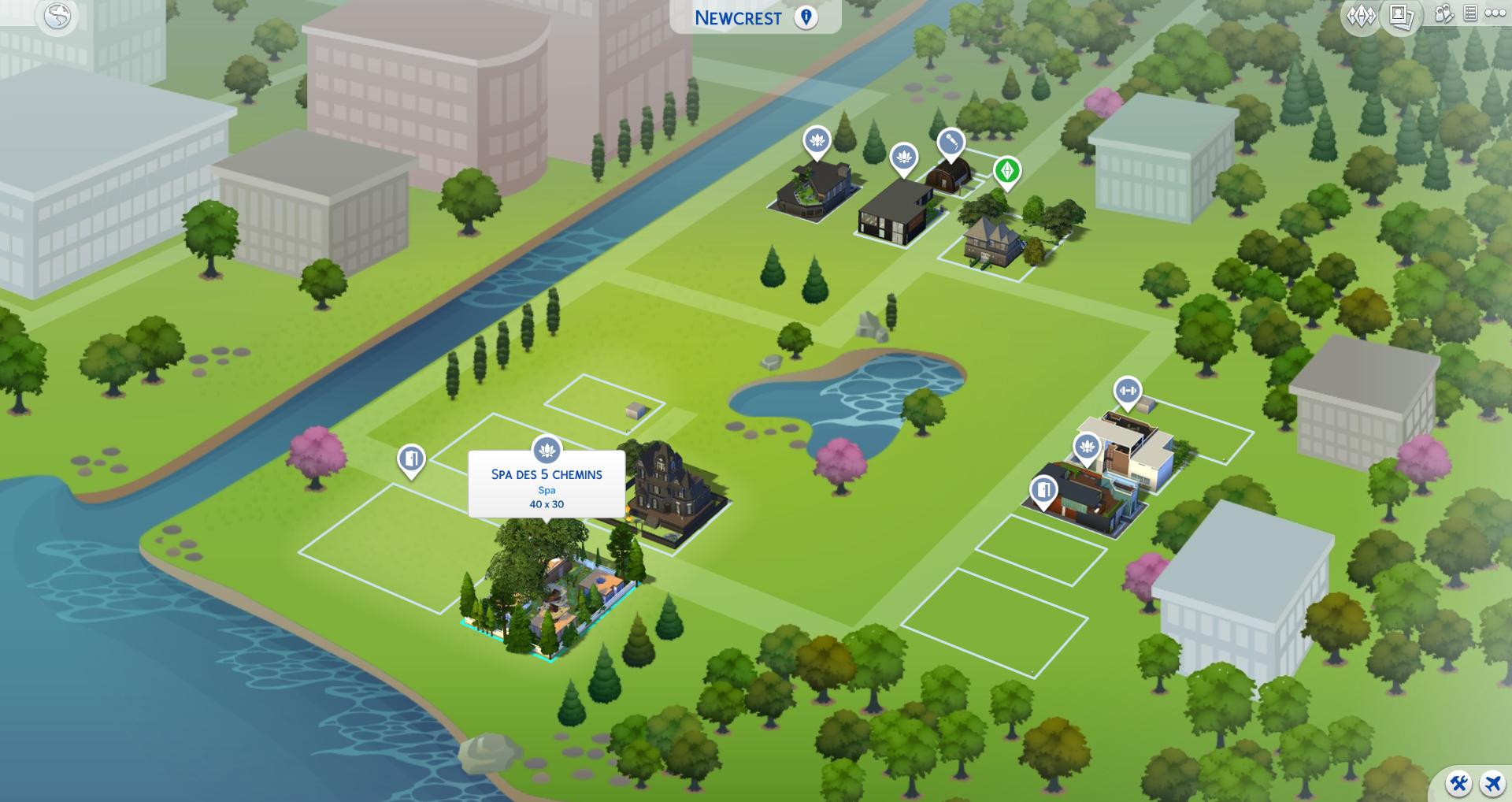
Task: Open the three-dots options menu
Action: click(1495, 14)
